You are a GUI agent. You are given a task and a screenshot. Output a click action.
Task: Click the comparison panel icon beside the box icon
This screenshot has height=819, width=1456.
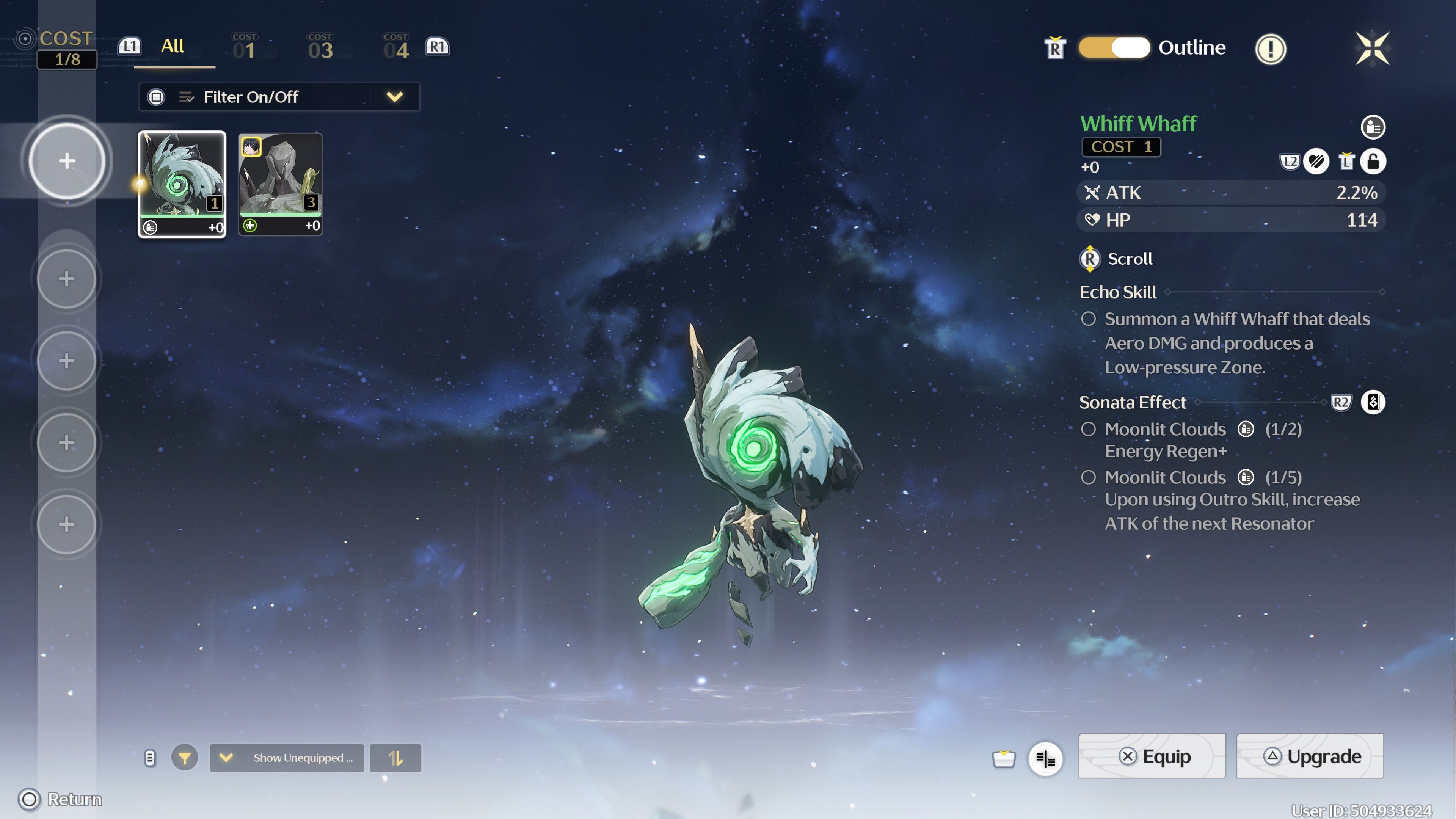click(x=1046, y=759)
